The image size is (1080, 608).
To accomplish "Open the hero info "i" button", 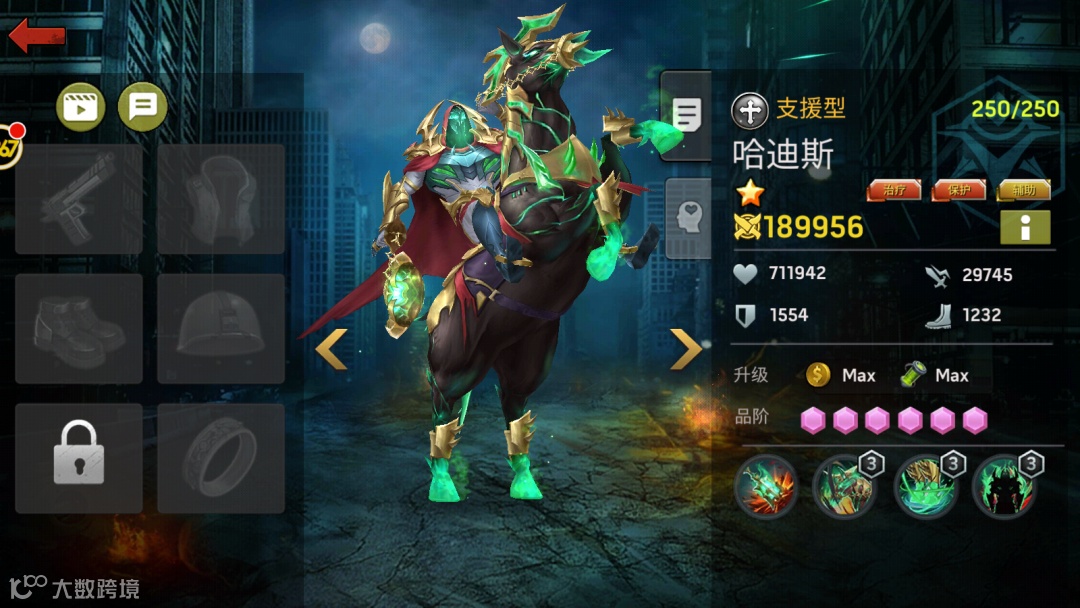I will (1025, 228).
